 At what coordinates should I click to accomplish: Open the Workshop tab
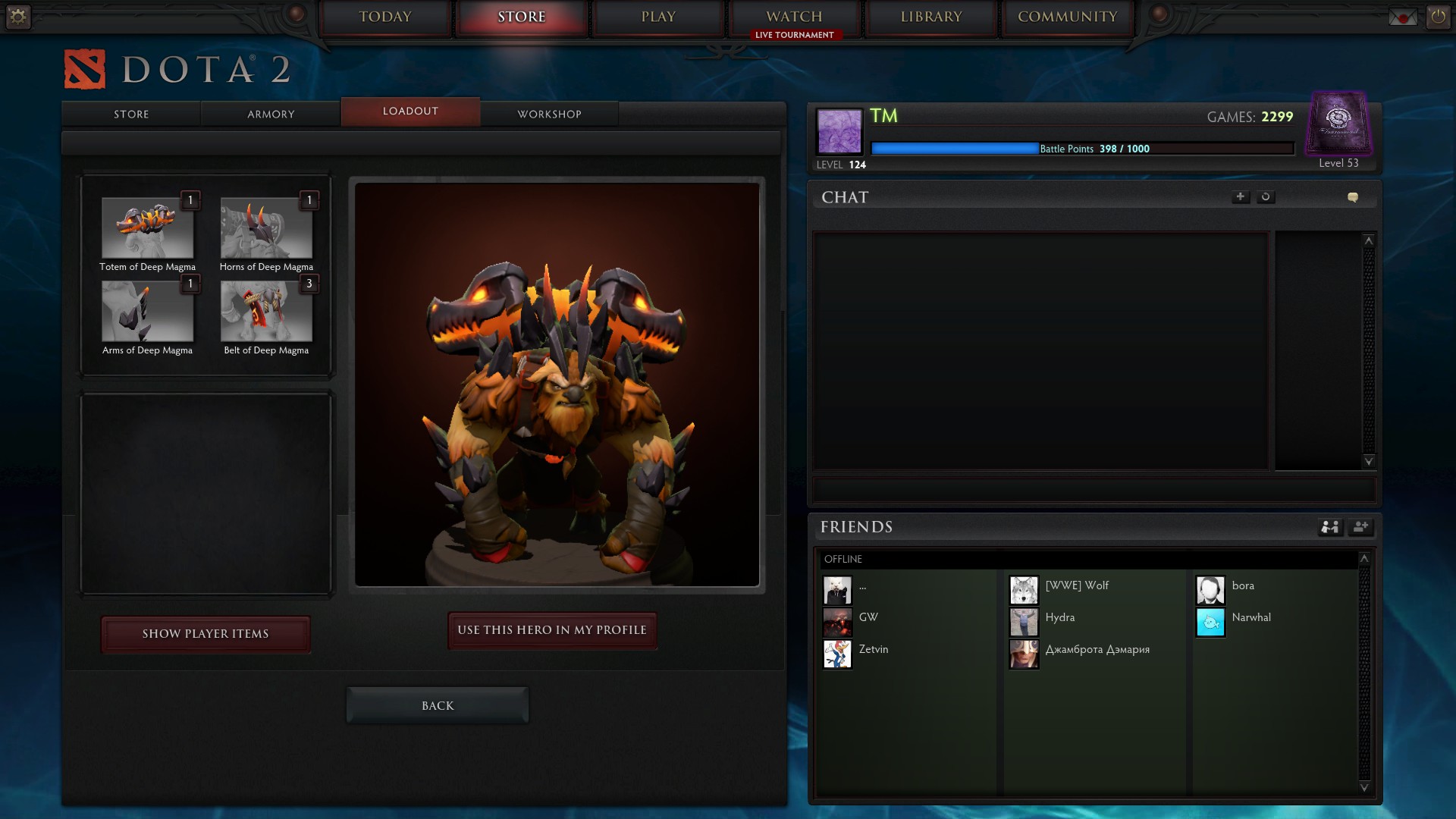(x=549, y=114)
